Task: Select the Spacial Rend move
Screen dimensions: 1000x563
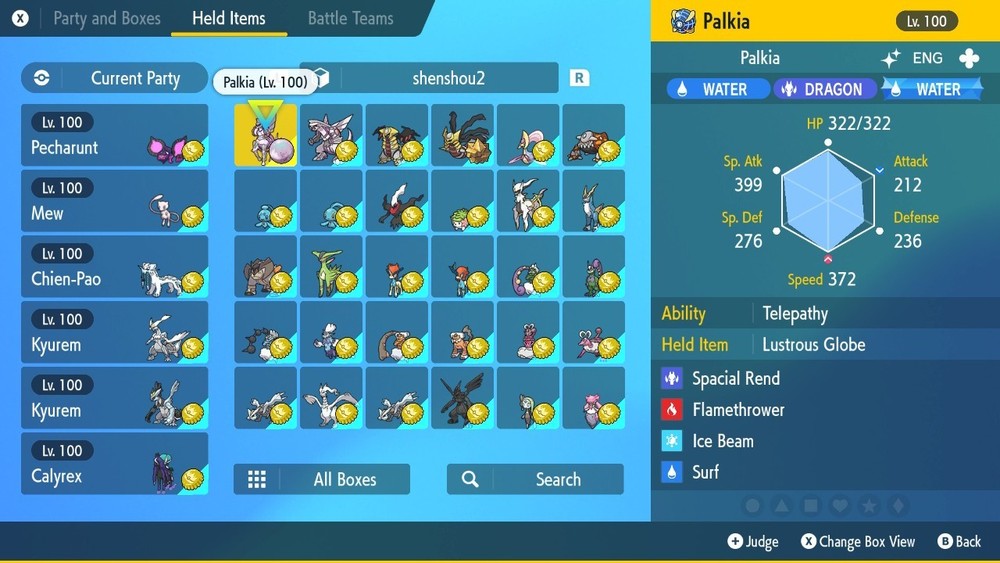Action: 736,378
